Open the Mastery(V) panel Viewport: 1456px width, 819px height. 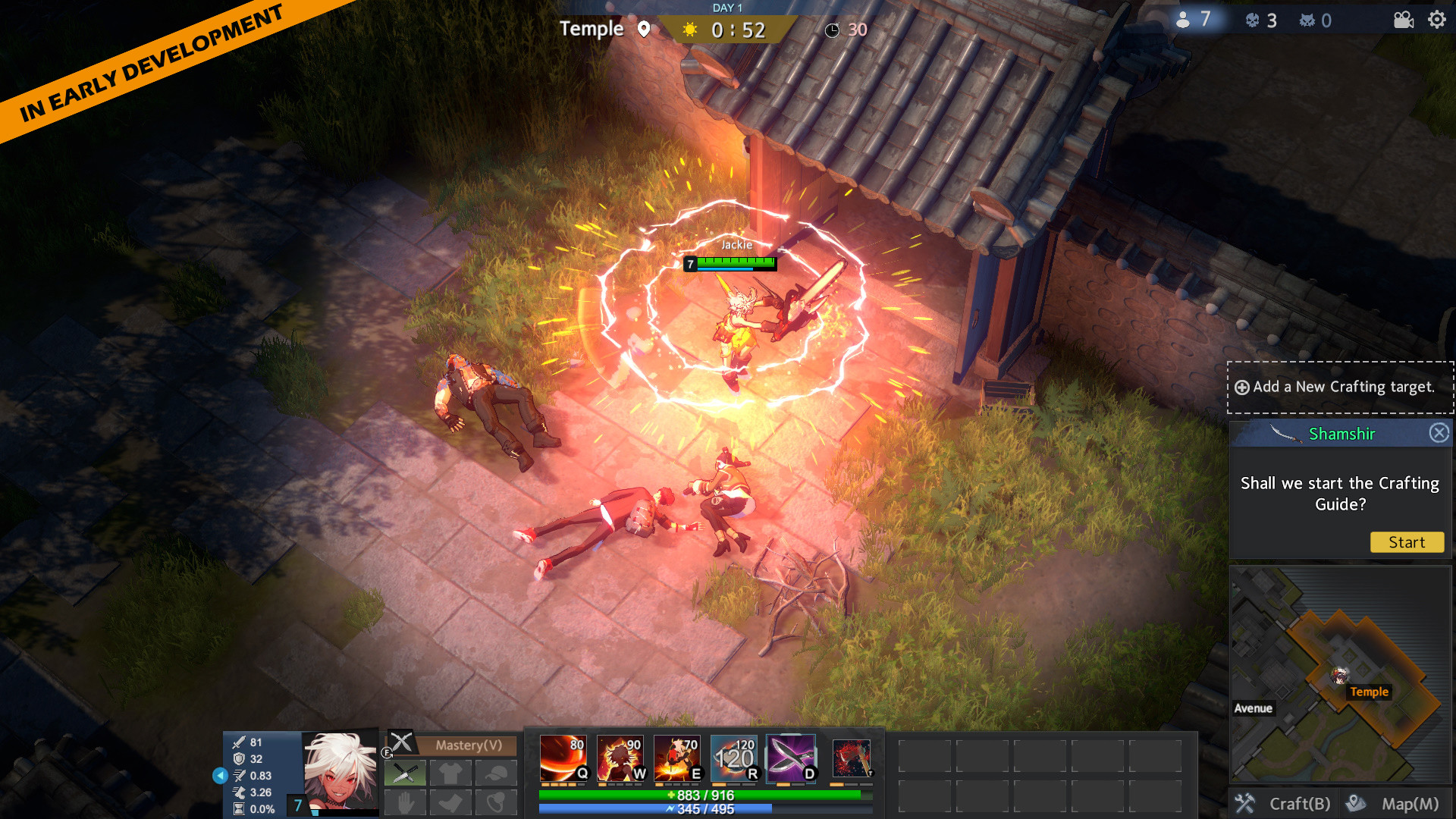click(x=470, y=746)
